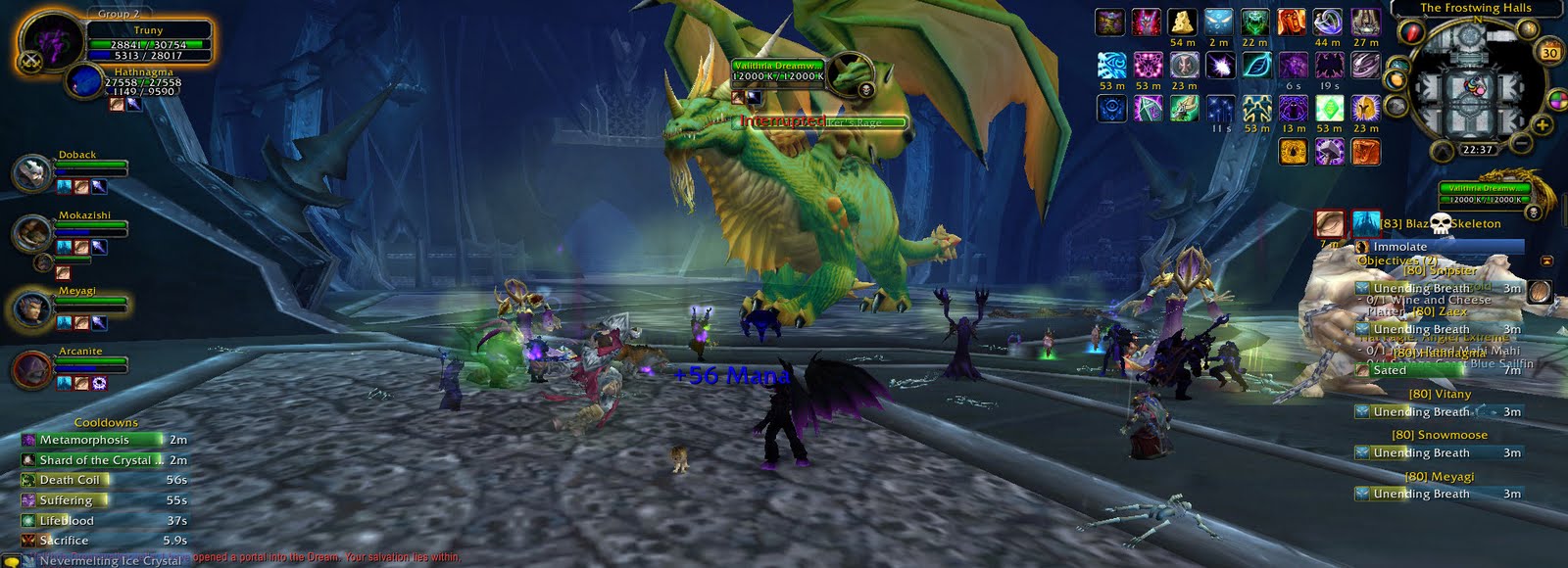Select the Death Coil cooldown bar
This screenshot has height=568, width=1568.
tap(103, 480)
